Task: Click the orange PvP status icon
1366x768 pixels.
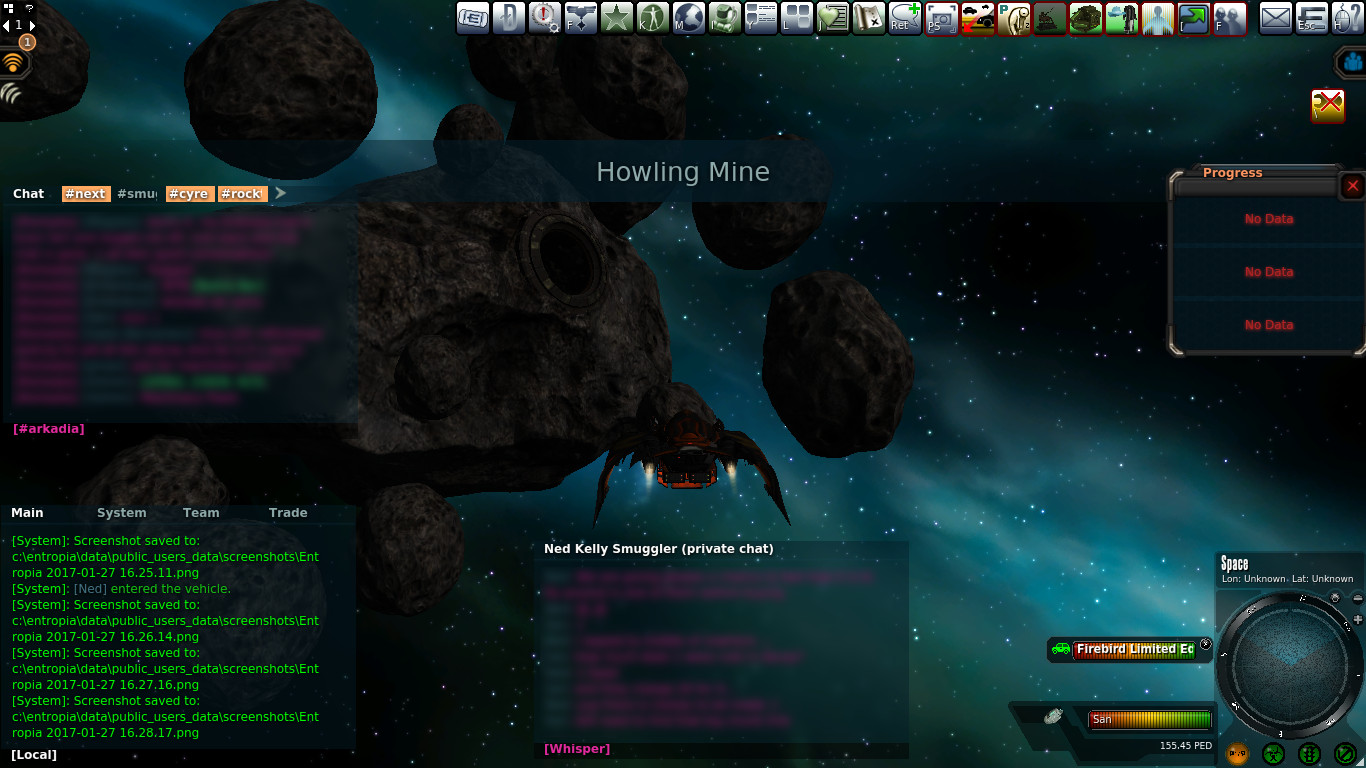Action: click(x=1237, y=753)
